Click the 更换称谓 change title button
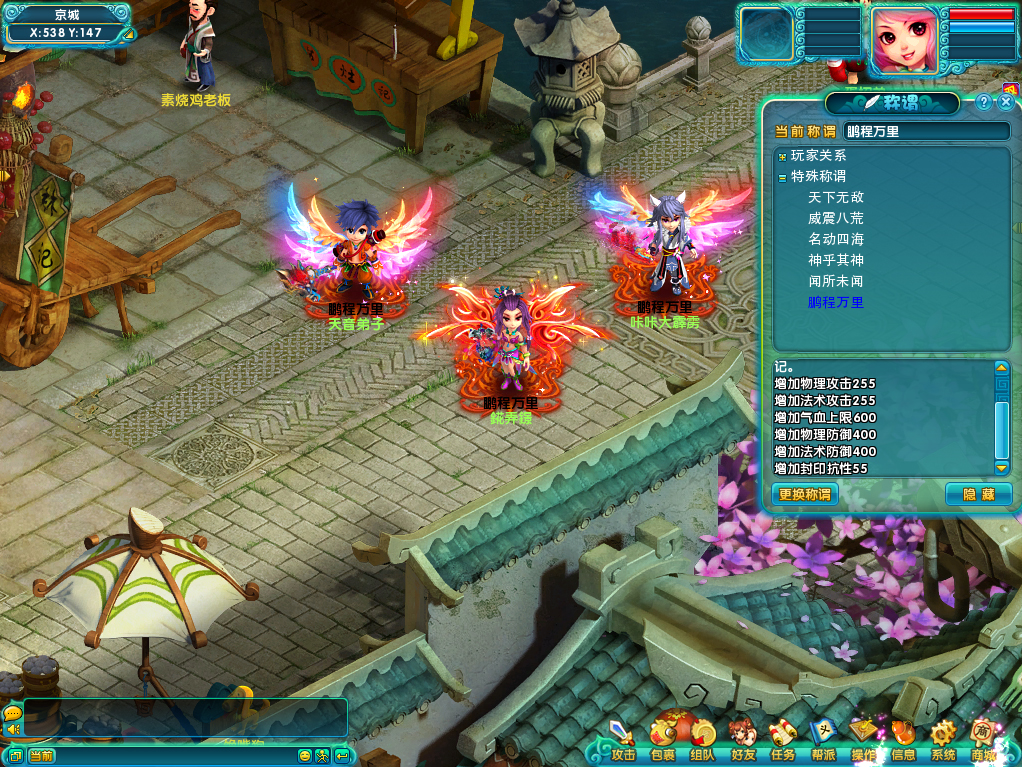This screenshot has height=767, width=1022. 805,494
